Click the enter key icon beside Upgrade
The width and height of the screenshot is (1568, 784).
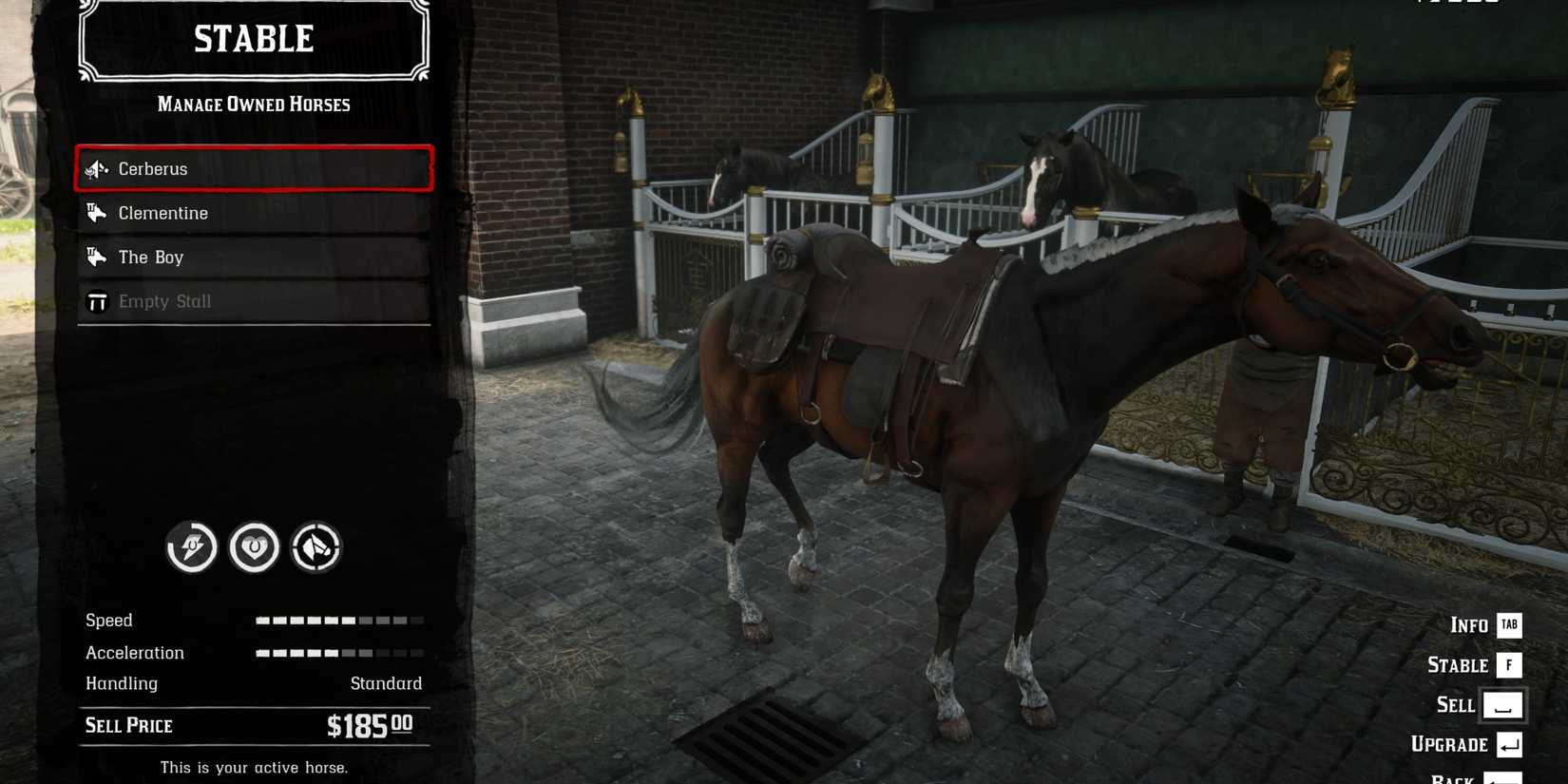pos(1509,745)
